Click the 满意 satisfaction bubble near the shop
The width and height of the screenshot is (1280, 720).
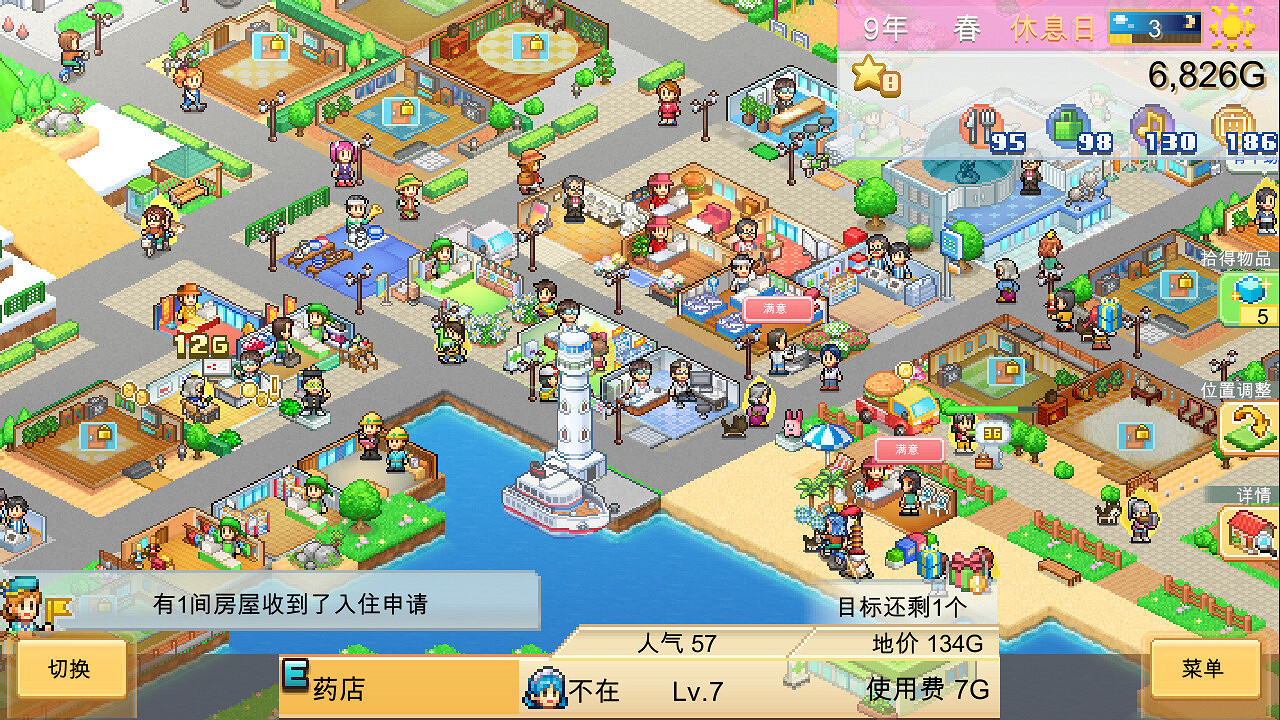(x=779, y=308)
